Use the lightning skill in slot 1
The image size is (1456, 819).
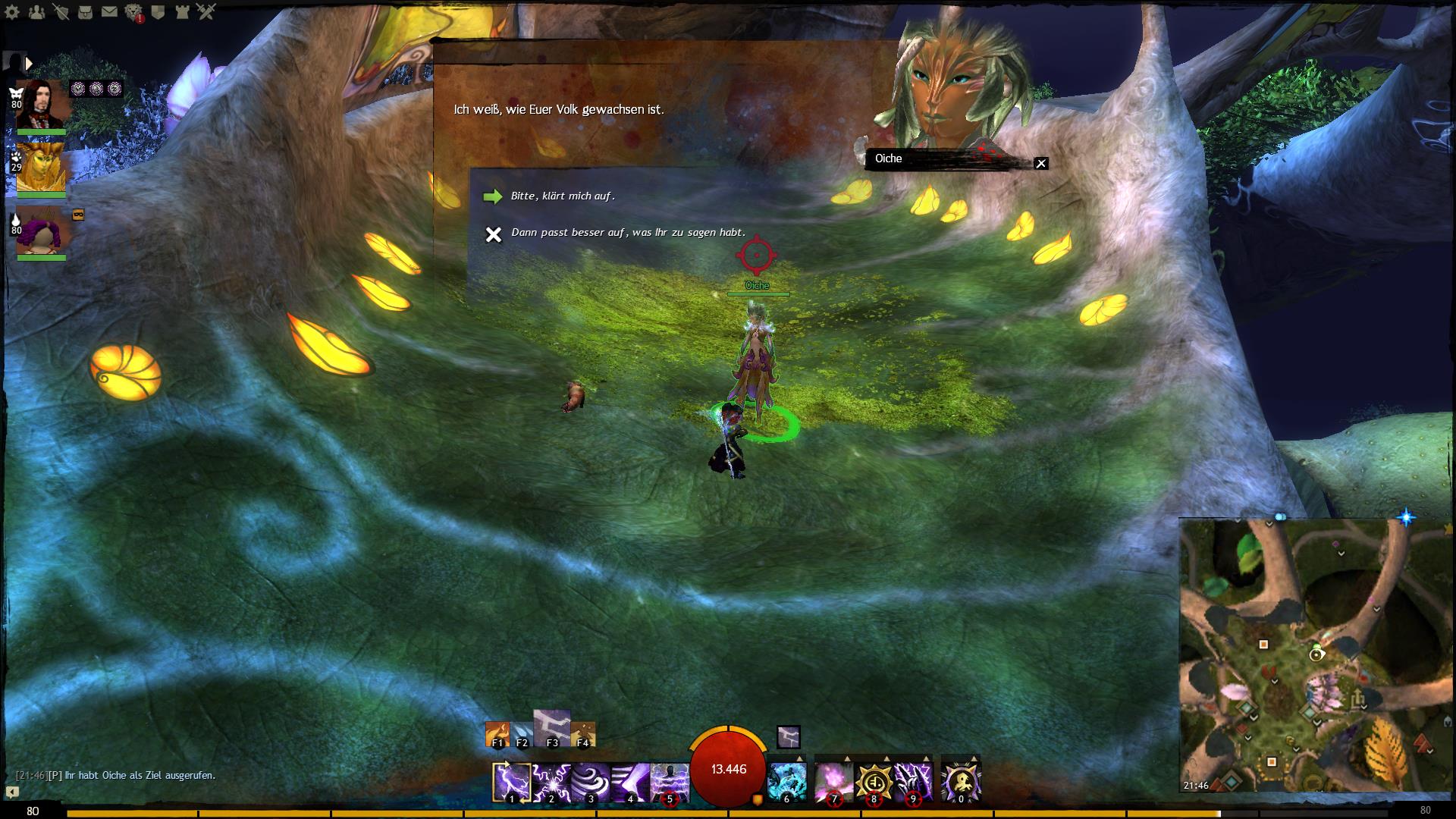[x=511, y=782]
